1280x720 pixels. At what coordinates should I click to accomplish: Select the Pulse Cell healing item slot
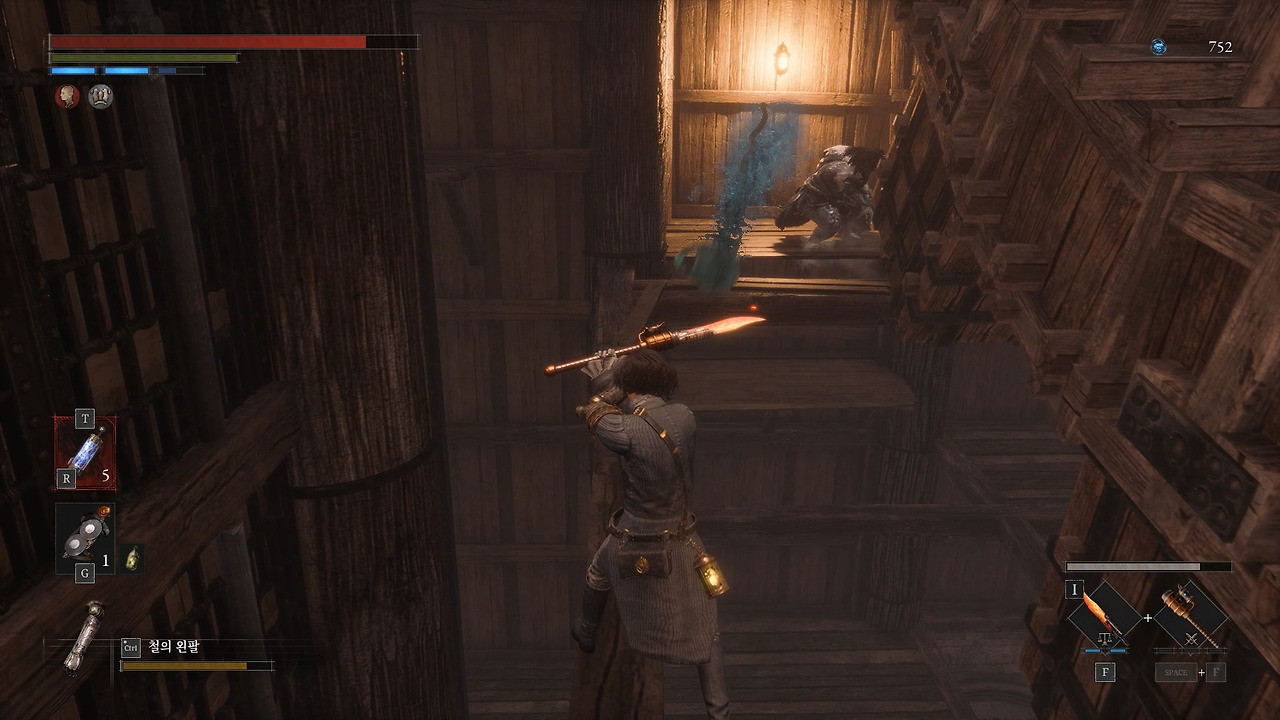(85, 453)
